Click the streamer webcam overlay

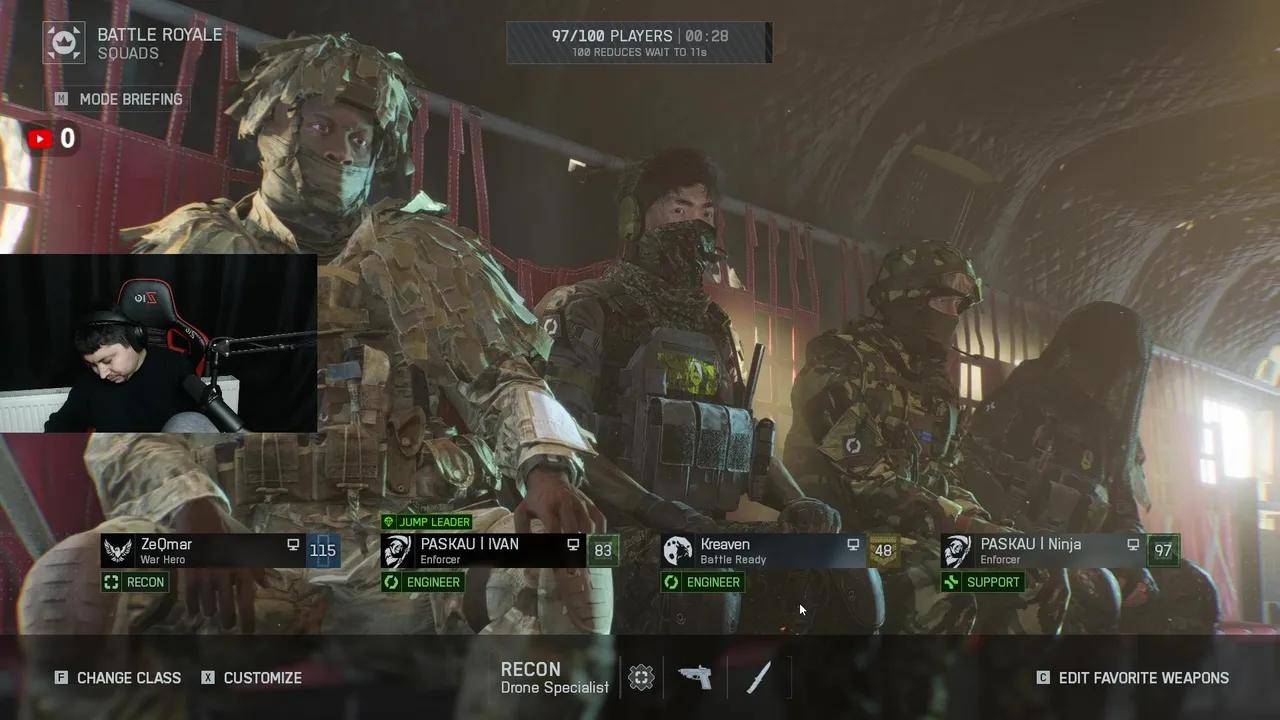(158, 343)
